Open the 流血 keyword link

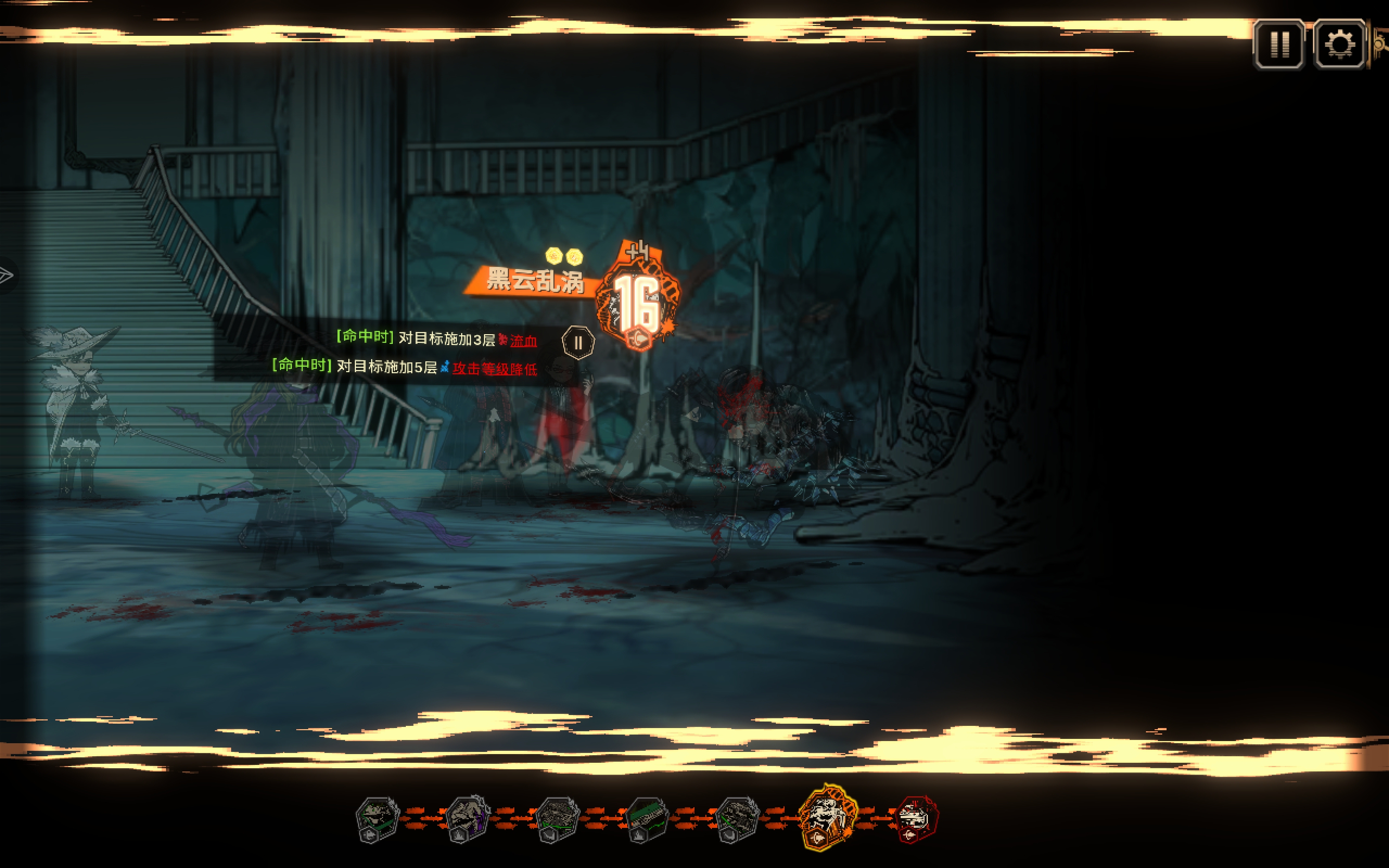523,341
